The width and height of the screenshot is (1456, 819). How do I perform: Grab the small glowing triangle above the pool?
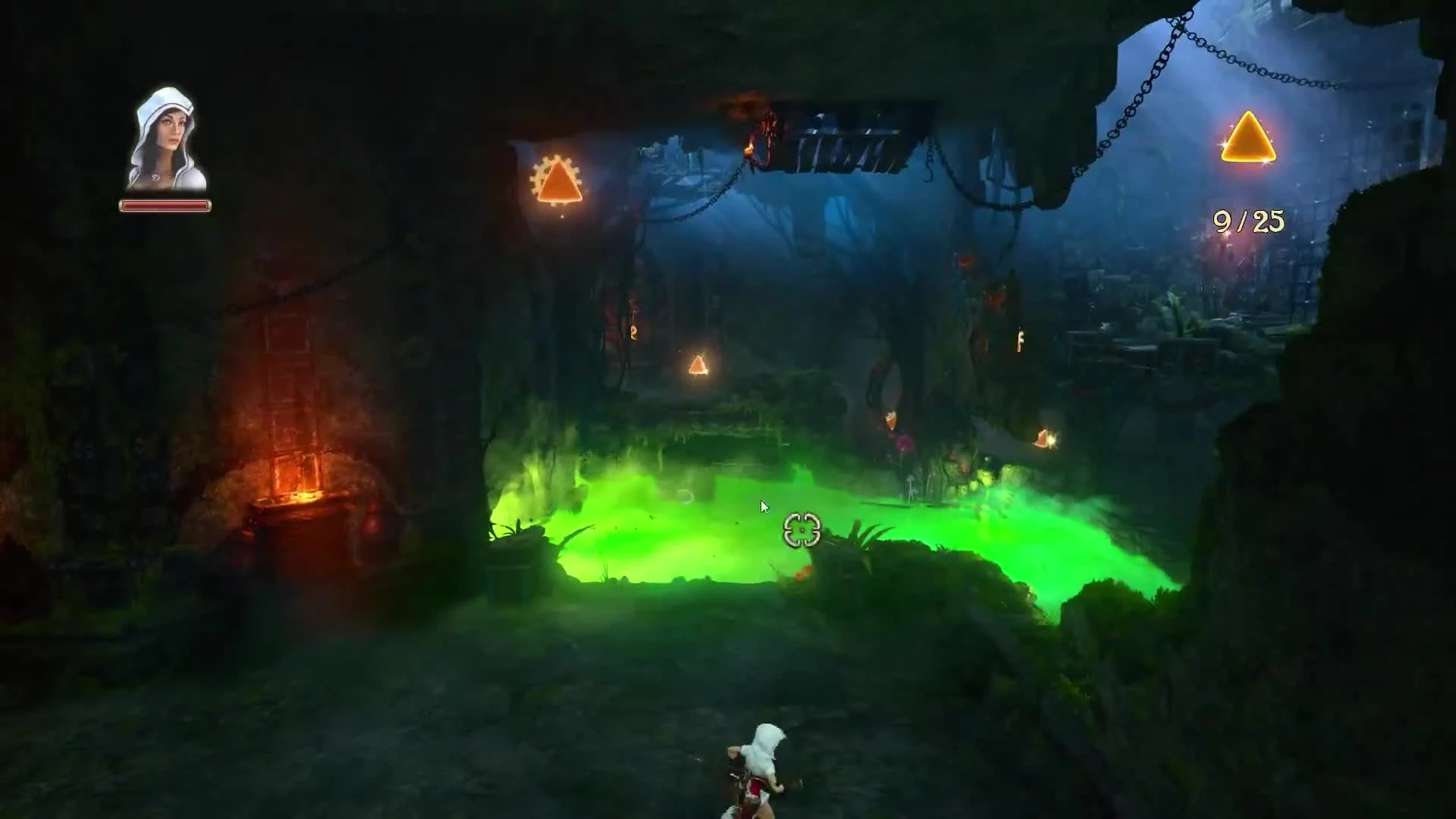[x=698, y=366]
